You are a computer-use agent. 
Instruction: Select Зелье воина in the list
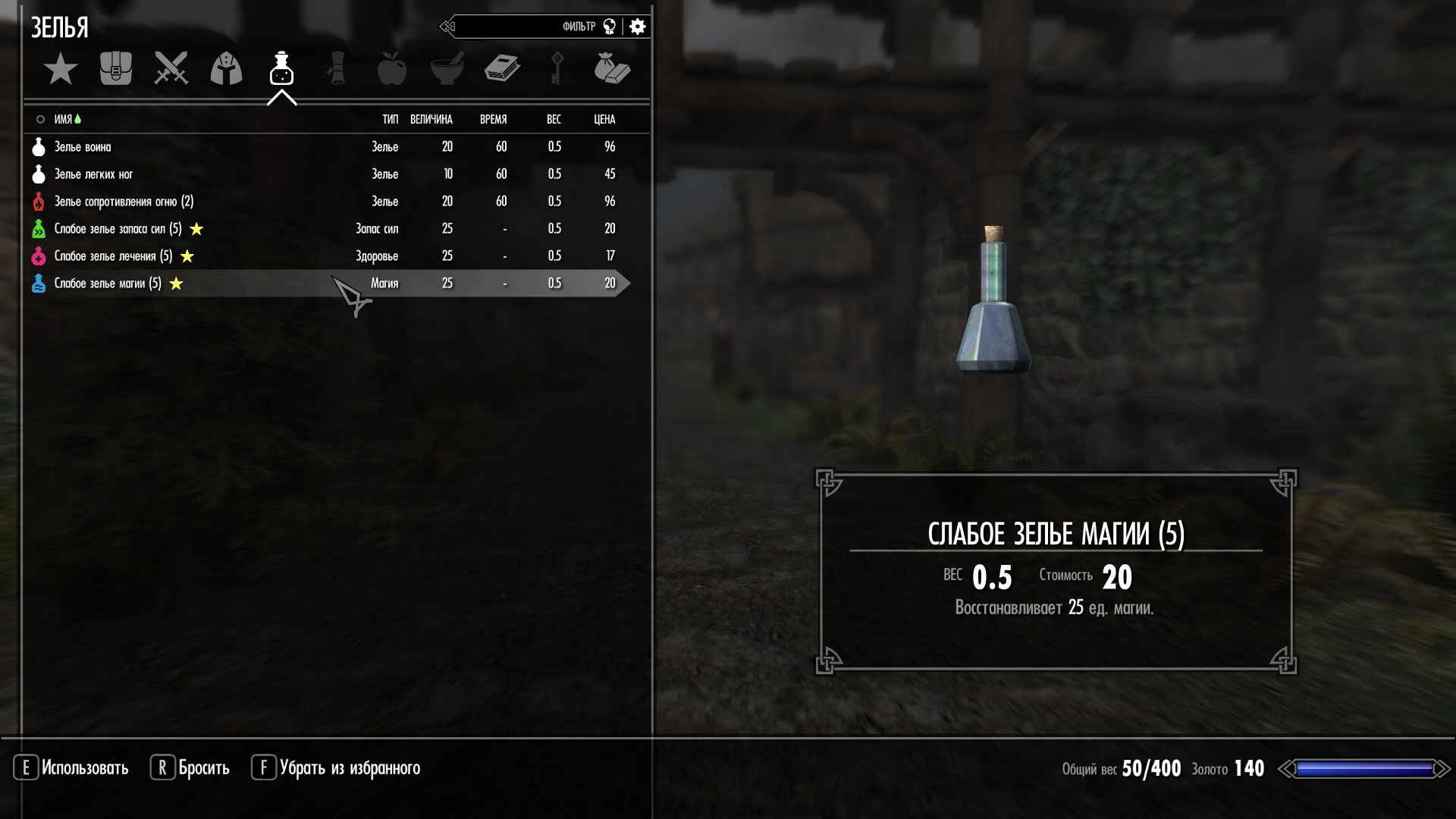83,147
